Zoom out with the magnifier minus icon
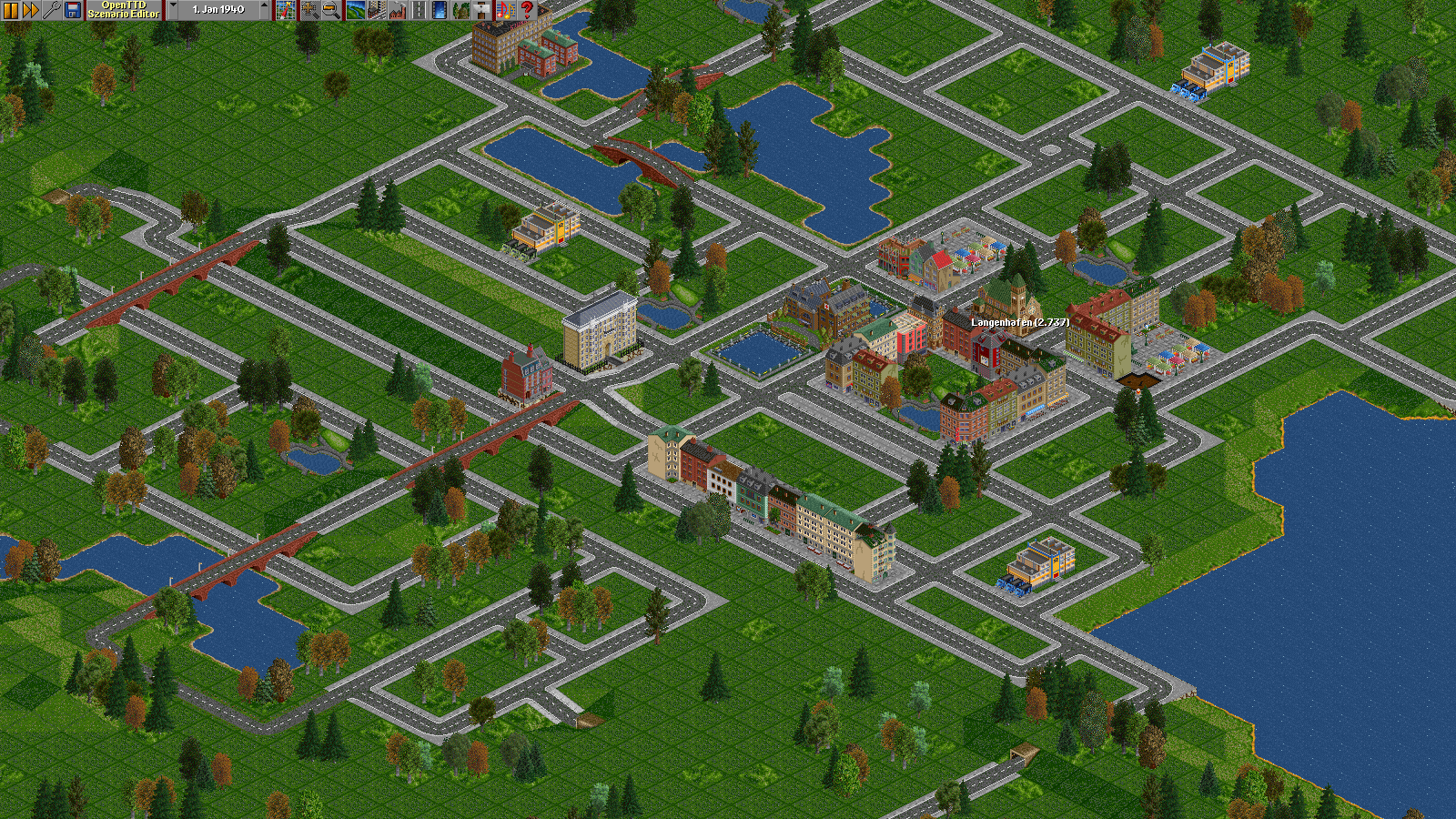 pos(330,10)
